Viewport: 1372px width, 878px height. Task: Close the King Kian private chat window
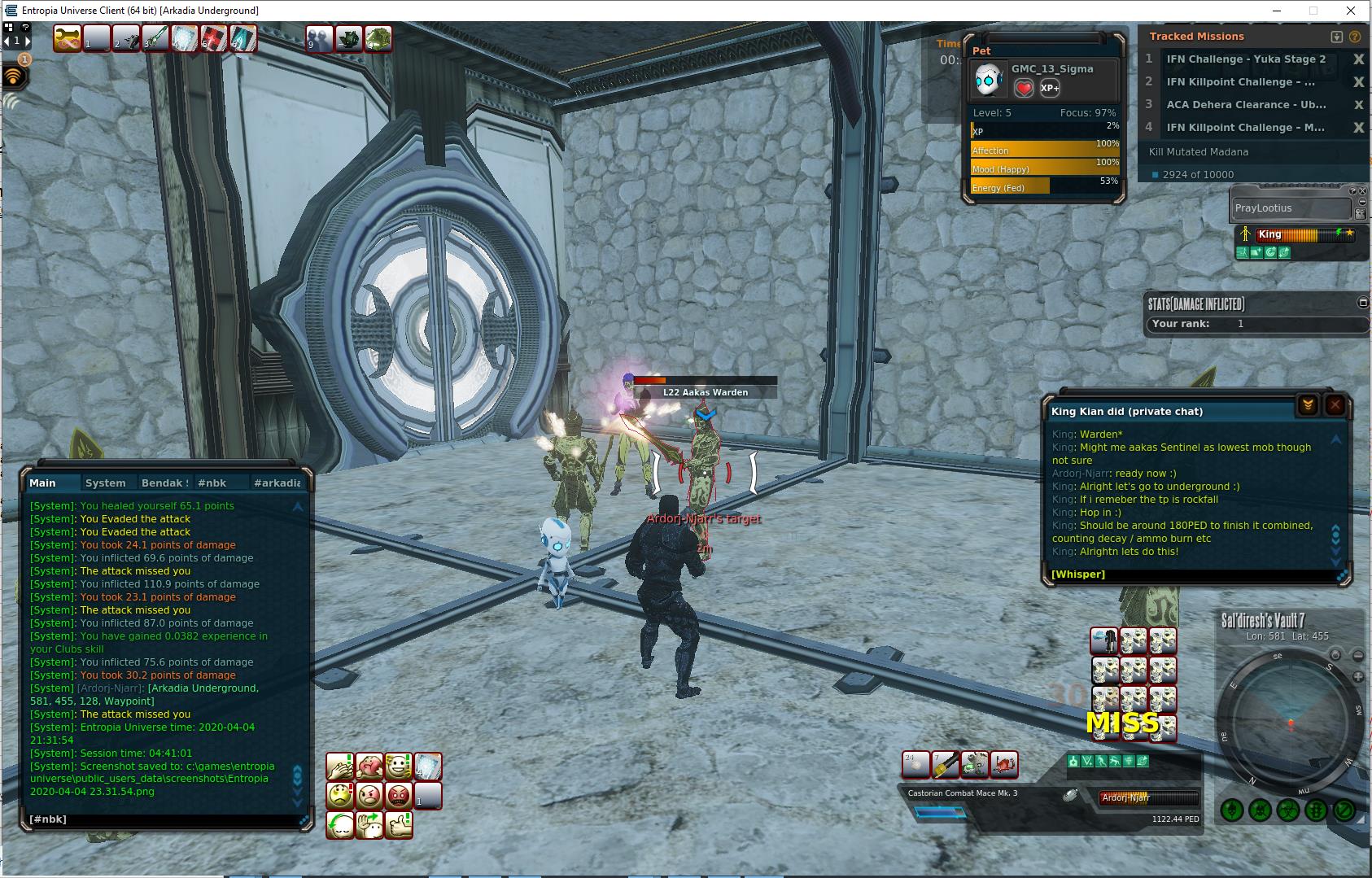(1335, 405)
